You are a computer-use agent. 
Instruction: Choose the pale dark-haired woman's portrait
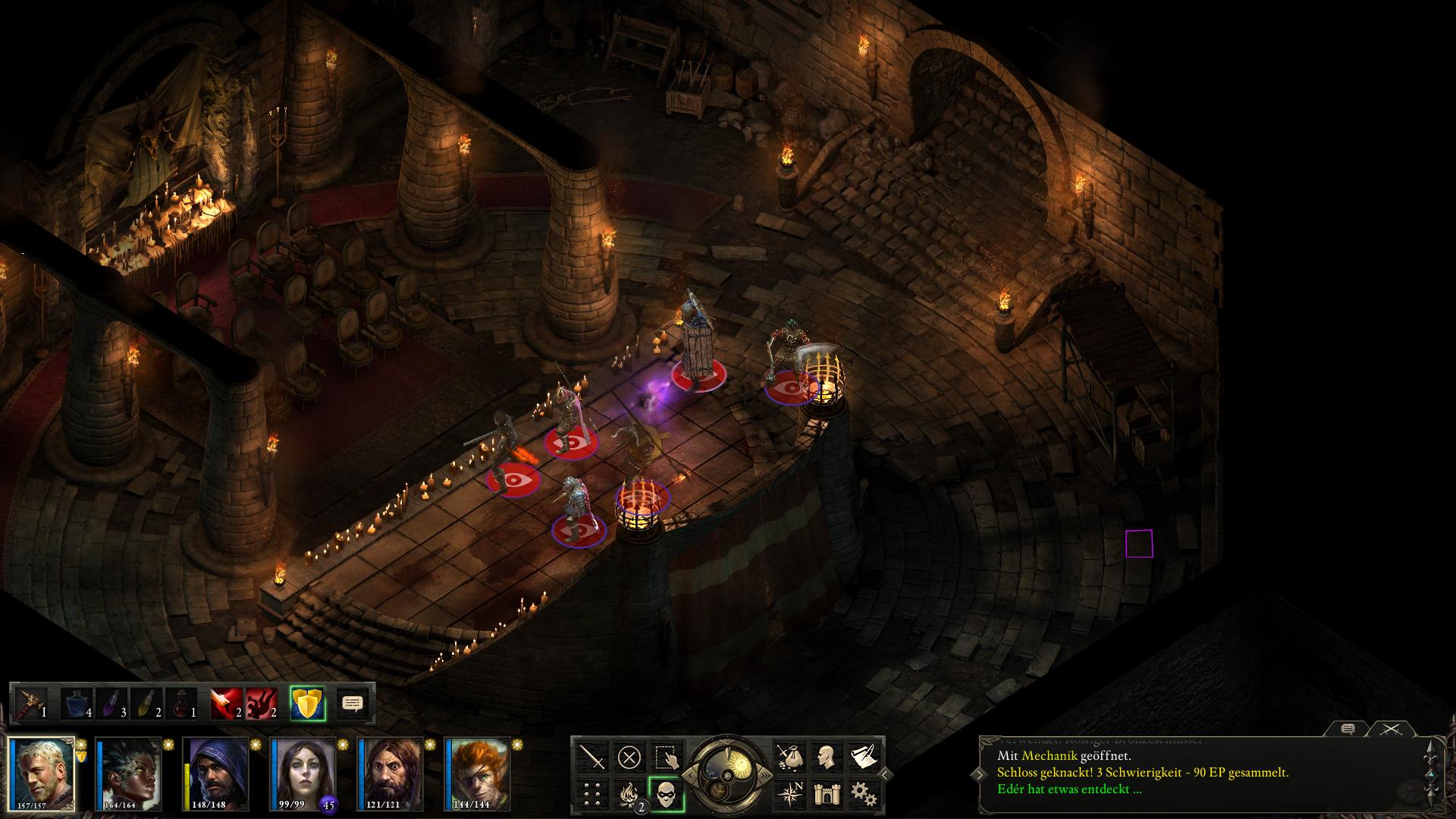tap(305, 773)
